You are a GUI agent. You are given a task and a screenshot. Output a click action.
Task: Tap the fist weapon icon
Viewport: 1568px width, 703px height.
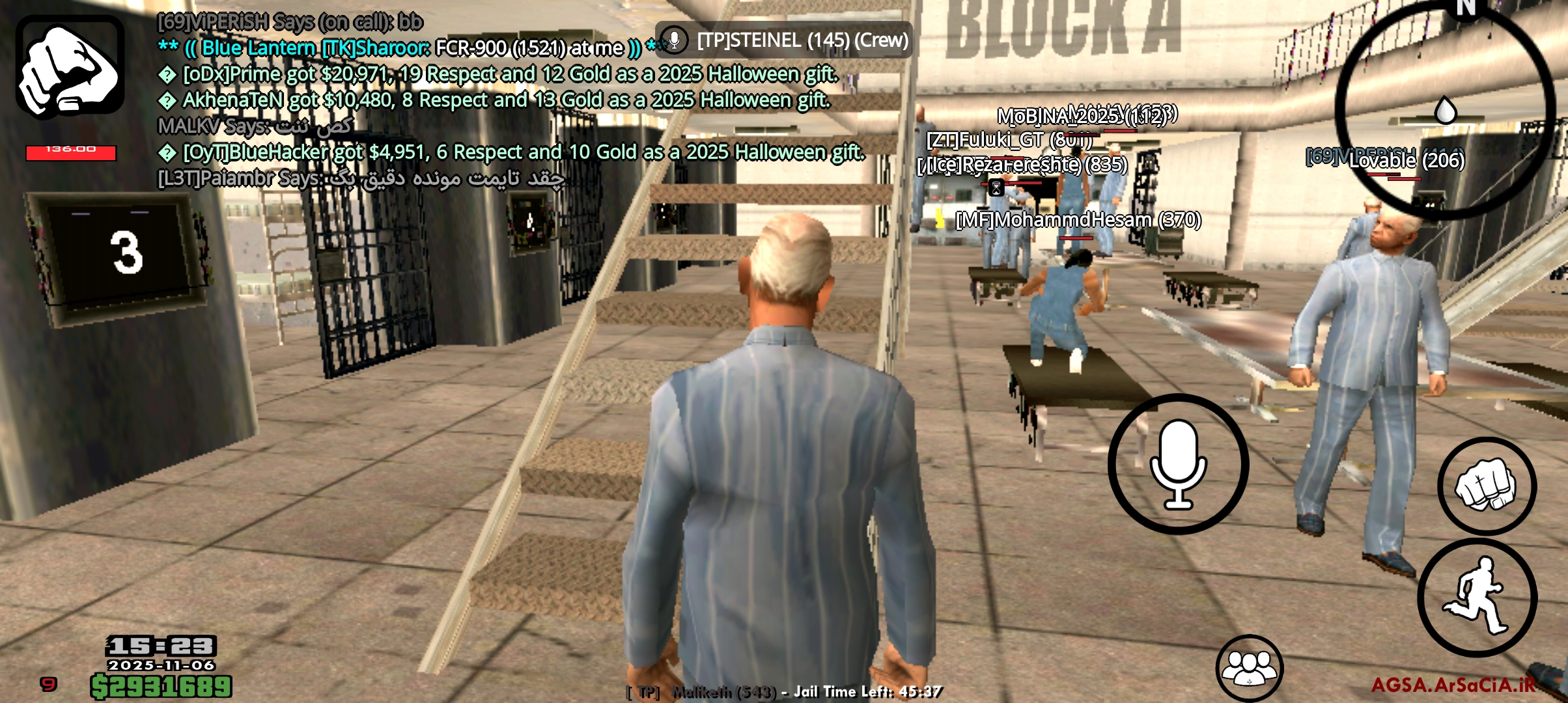pos(70,66)
